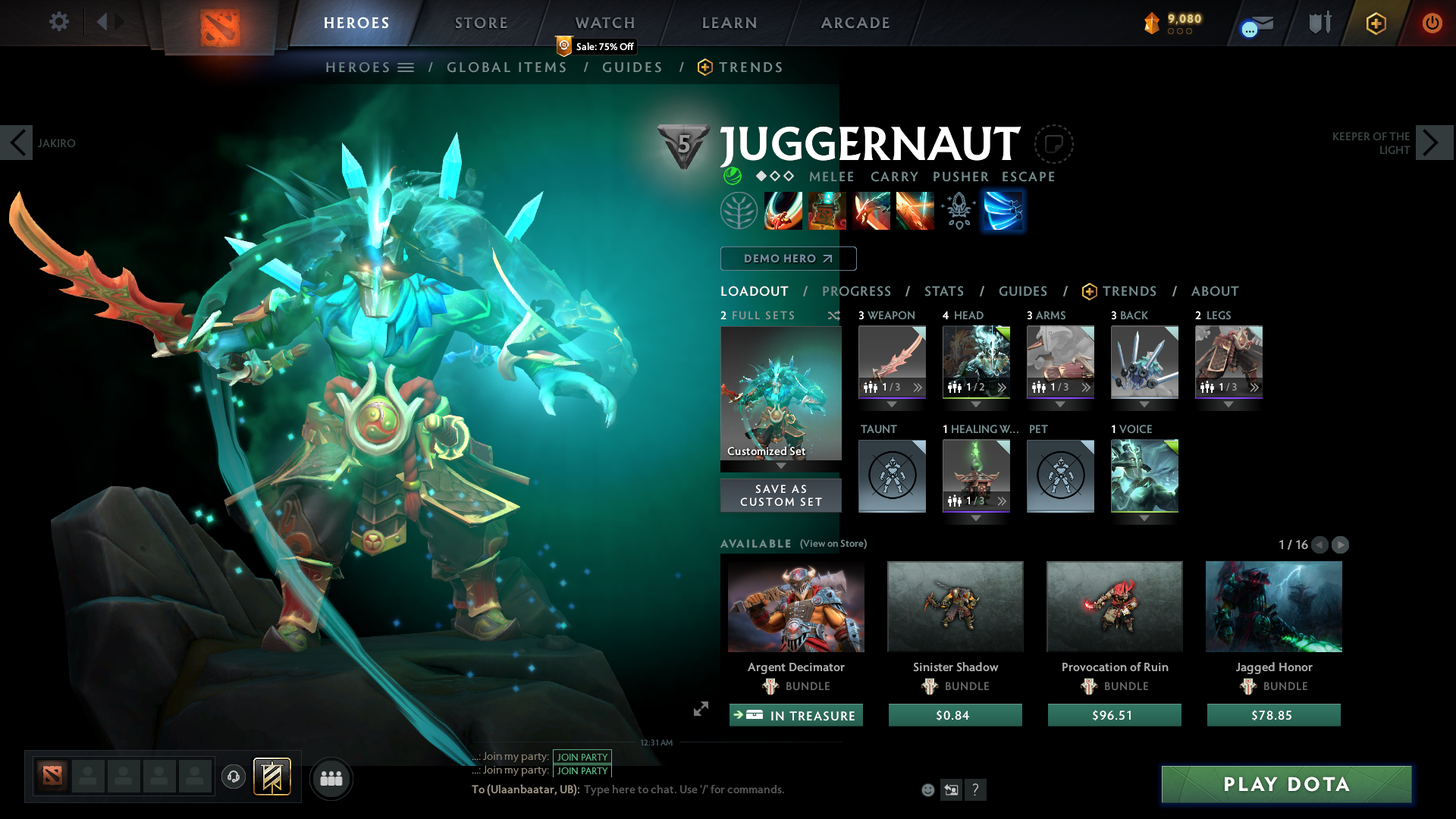Switch to the Stats tab
The height and width of the screenshot is (819, 1456).
point(943,291)
